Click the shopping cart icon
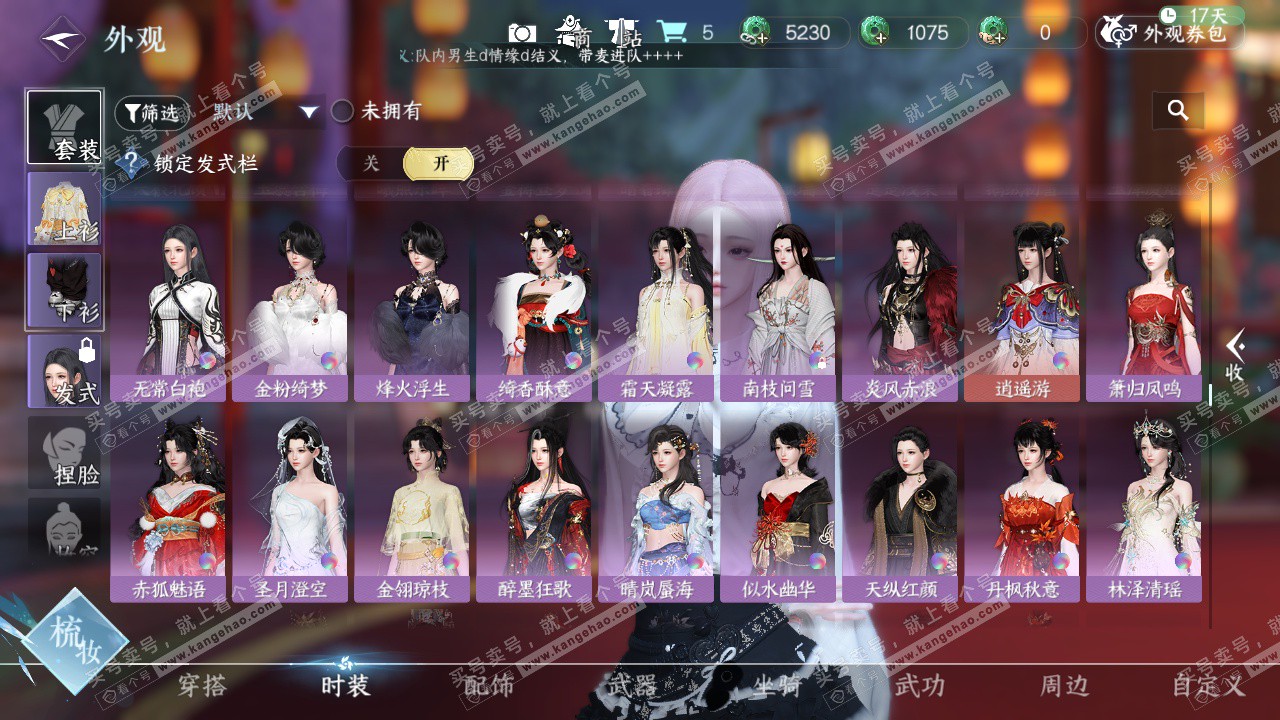 coord(671,32)
